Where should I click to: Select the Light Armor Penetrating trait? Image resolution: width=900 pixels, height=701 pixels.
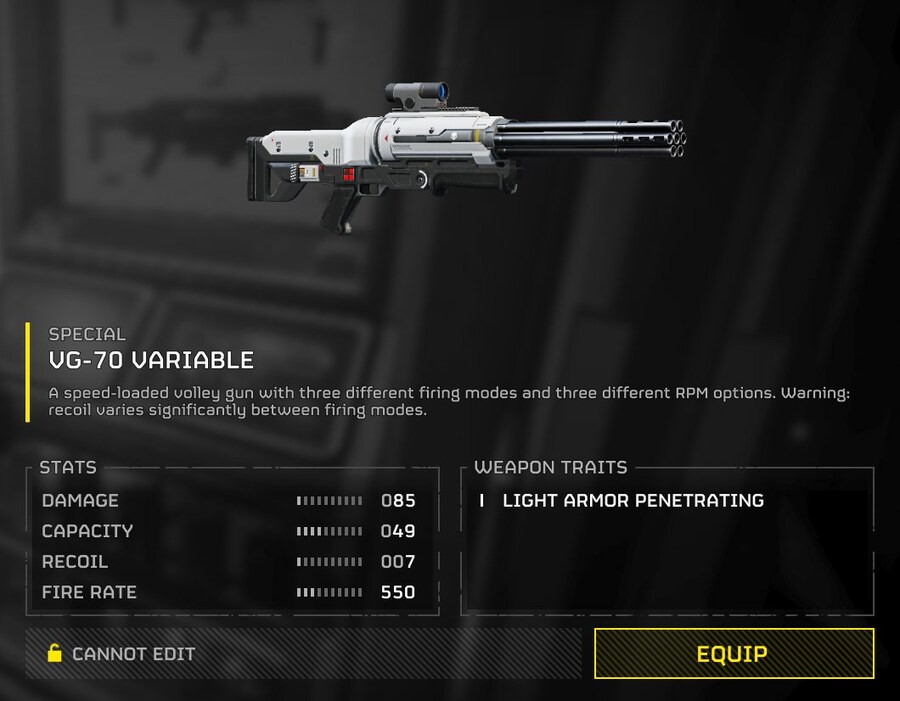(632, 500)
